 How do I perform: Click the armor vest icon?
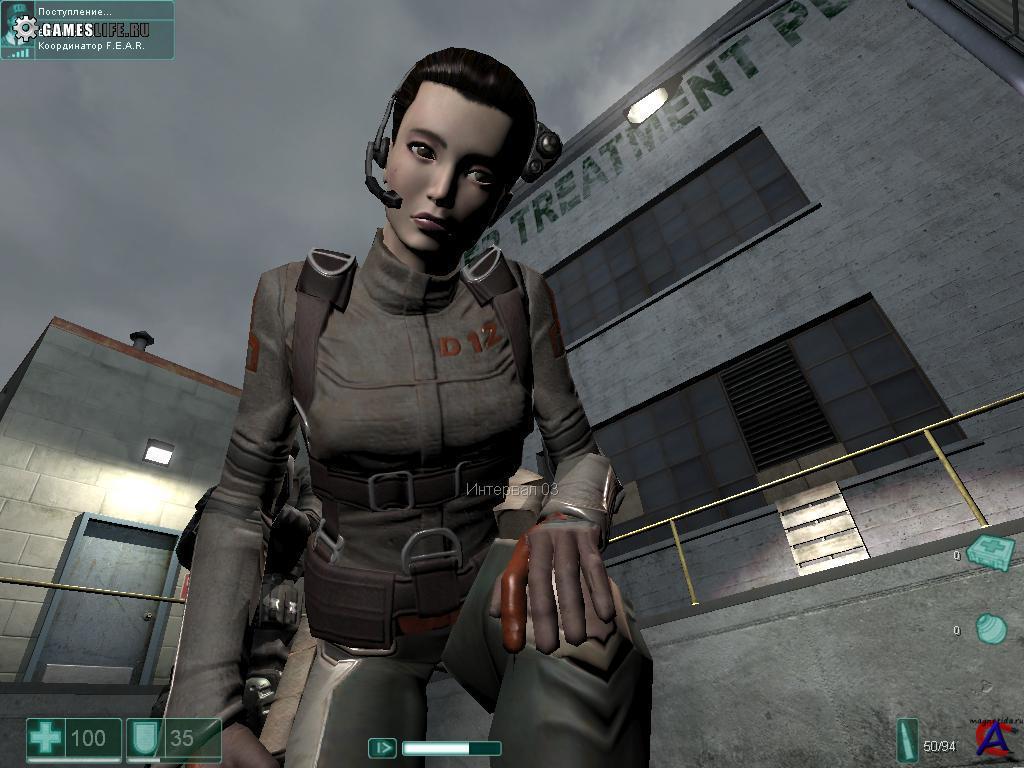point(141,739)
